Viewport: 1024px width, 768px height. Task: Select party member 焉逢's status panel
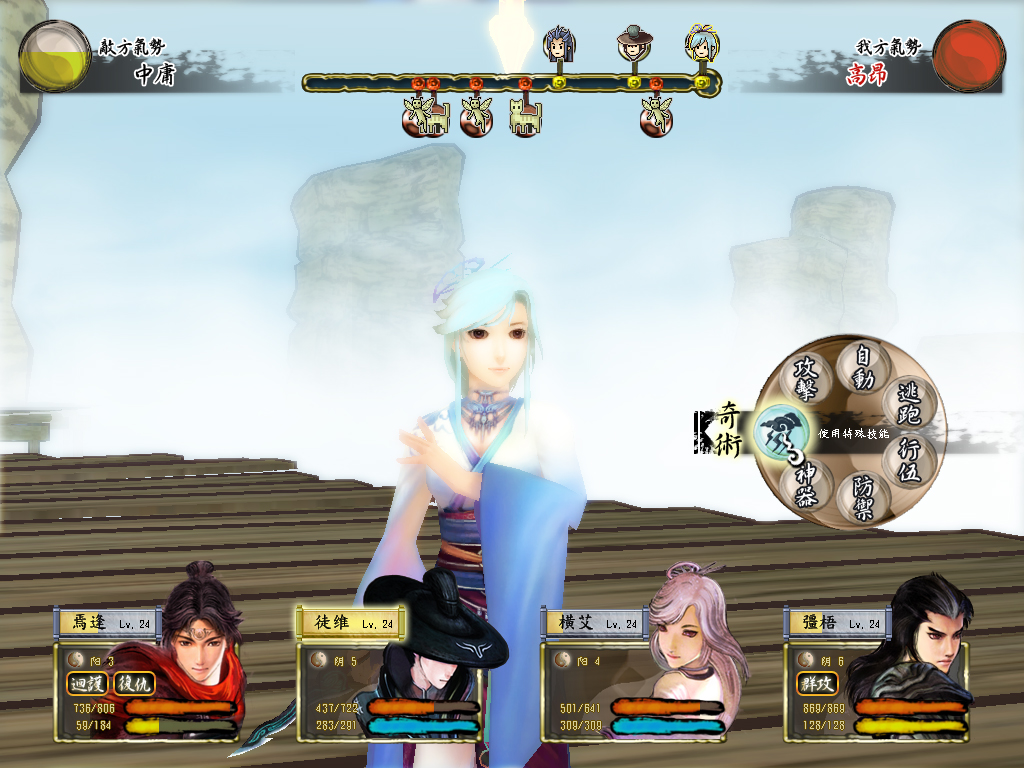click(x=150, y=674)
